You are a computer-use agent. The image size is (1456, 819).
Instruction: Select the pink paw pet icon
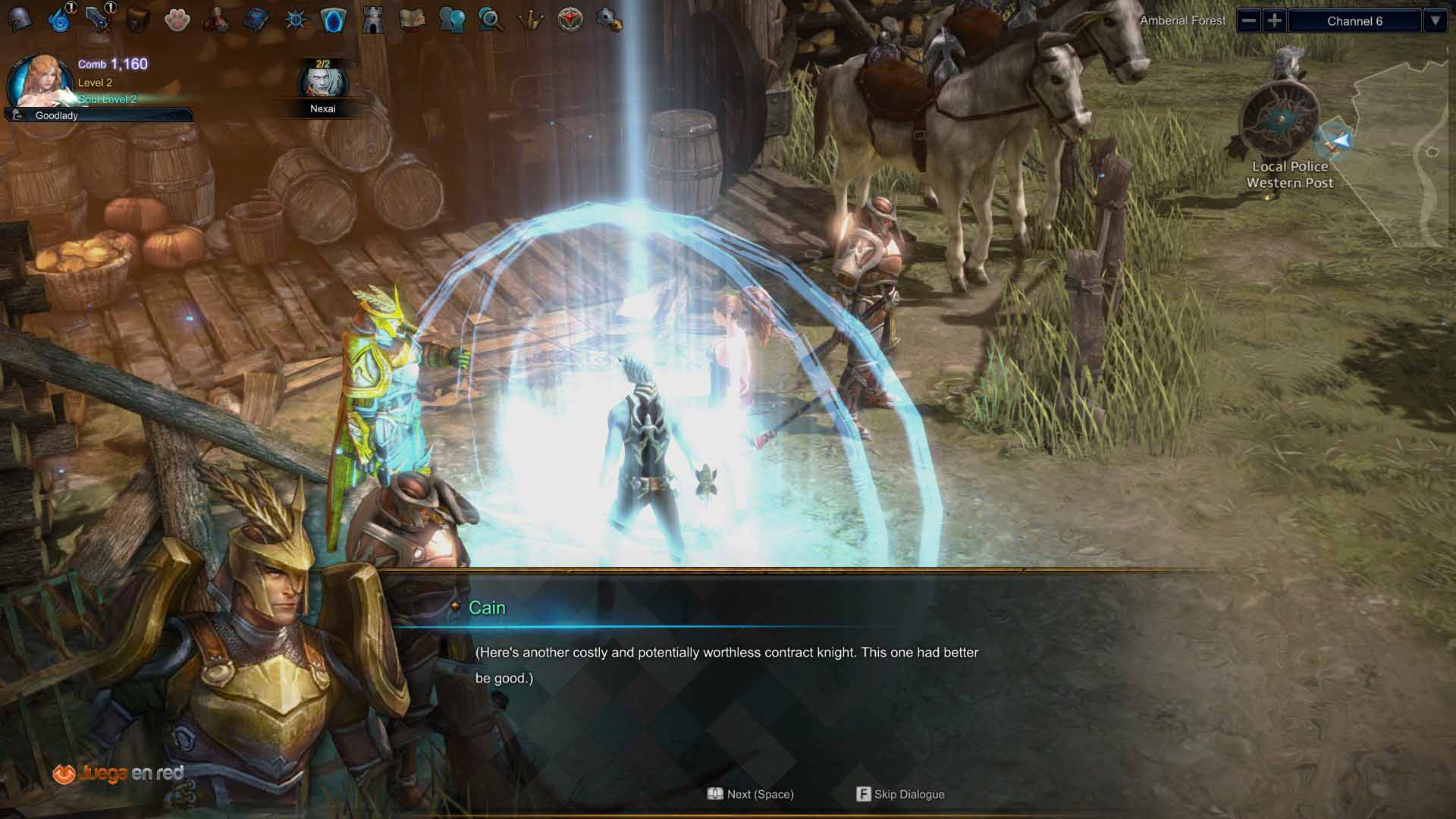point(177,20)
